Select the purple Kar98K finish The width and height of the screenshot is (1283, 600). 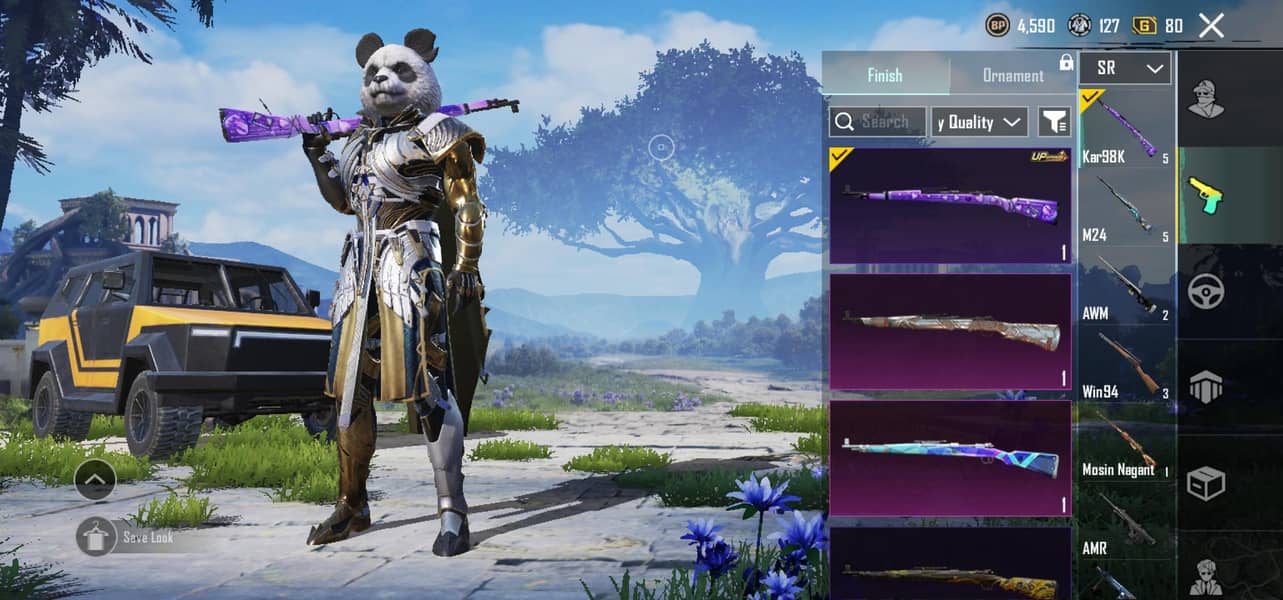pos(950,206)
